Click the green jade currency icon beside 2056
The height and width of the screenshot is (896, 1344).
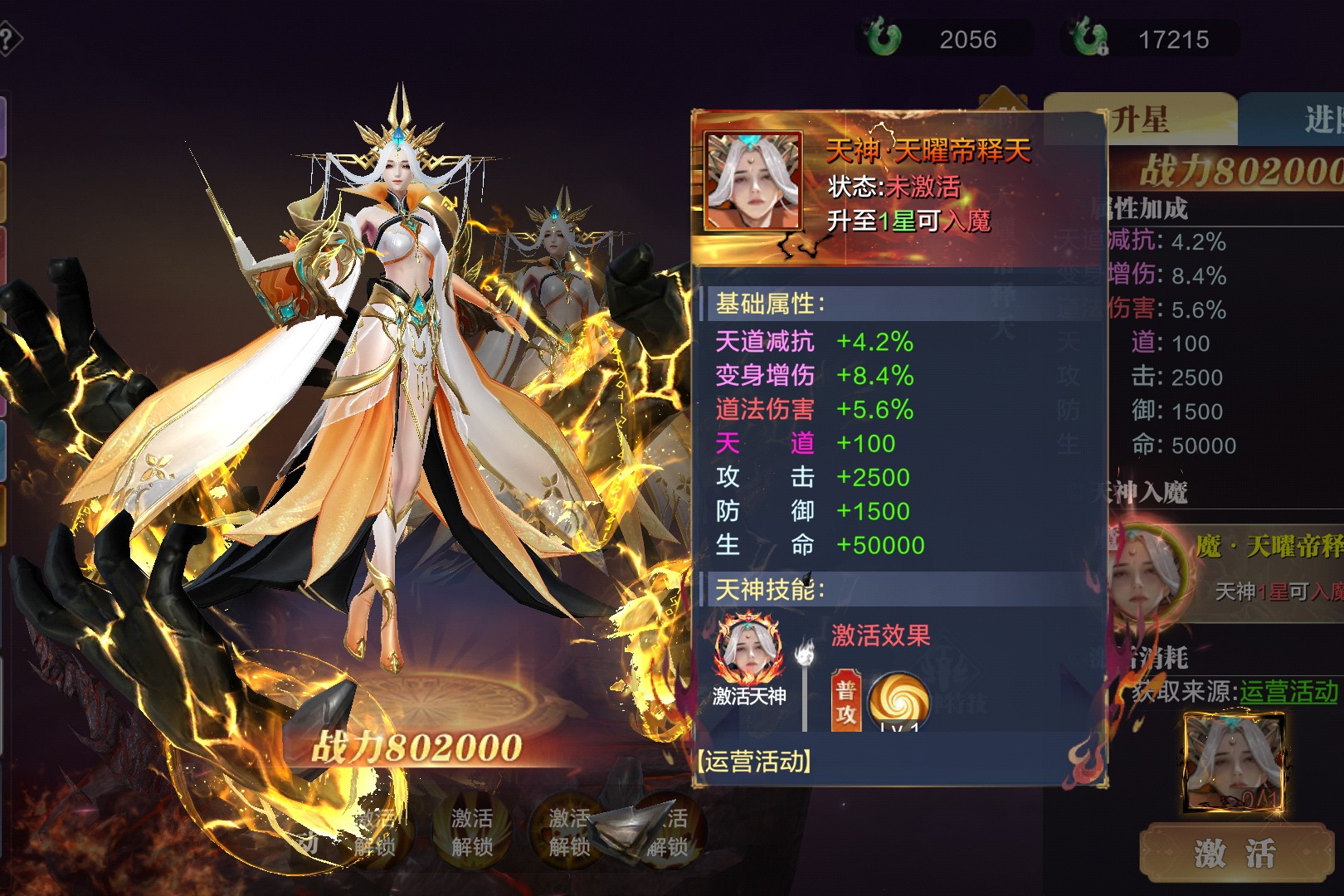tap(882, 38)
